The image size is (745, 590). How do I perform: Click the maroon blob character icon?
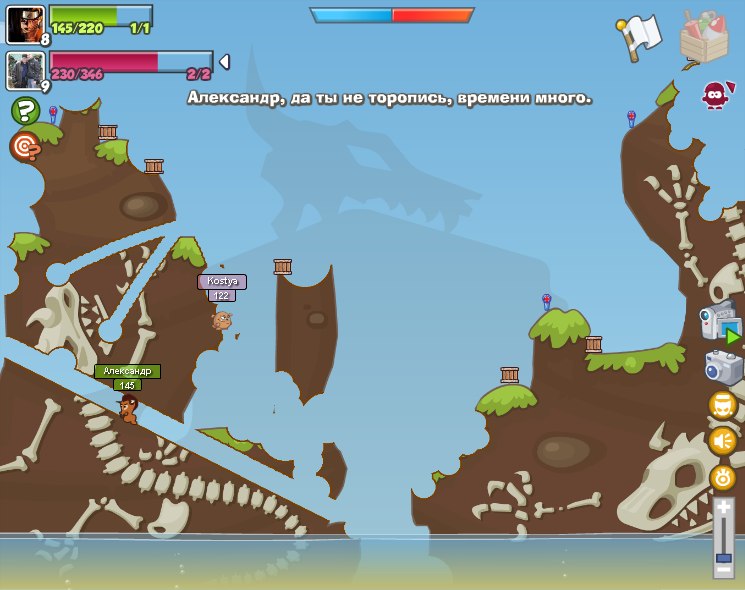[714, 95]
